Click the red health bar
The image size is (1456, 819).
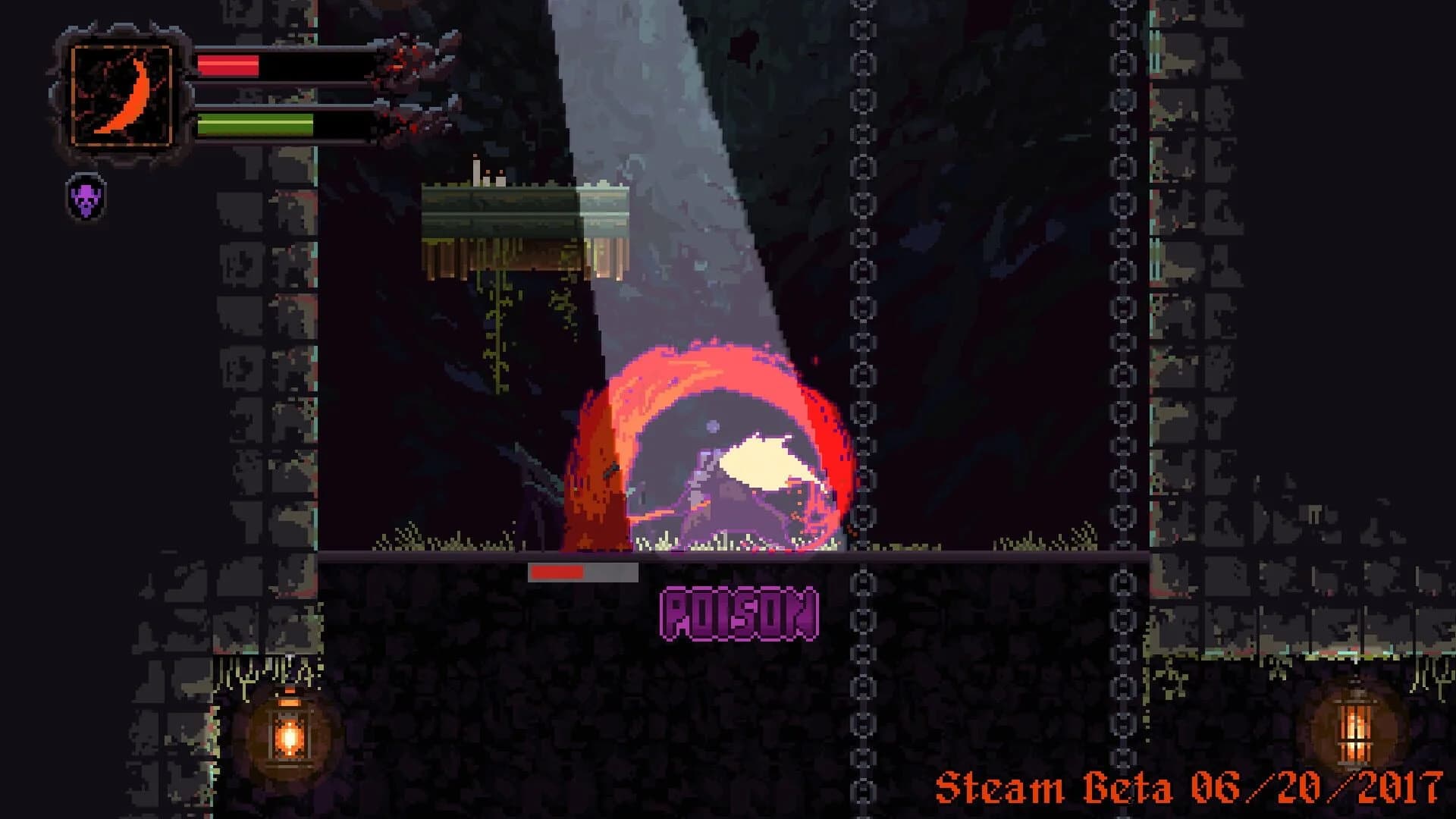[227, 64]
